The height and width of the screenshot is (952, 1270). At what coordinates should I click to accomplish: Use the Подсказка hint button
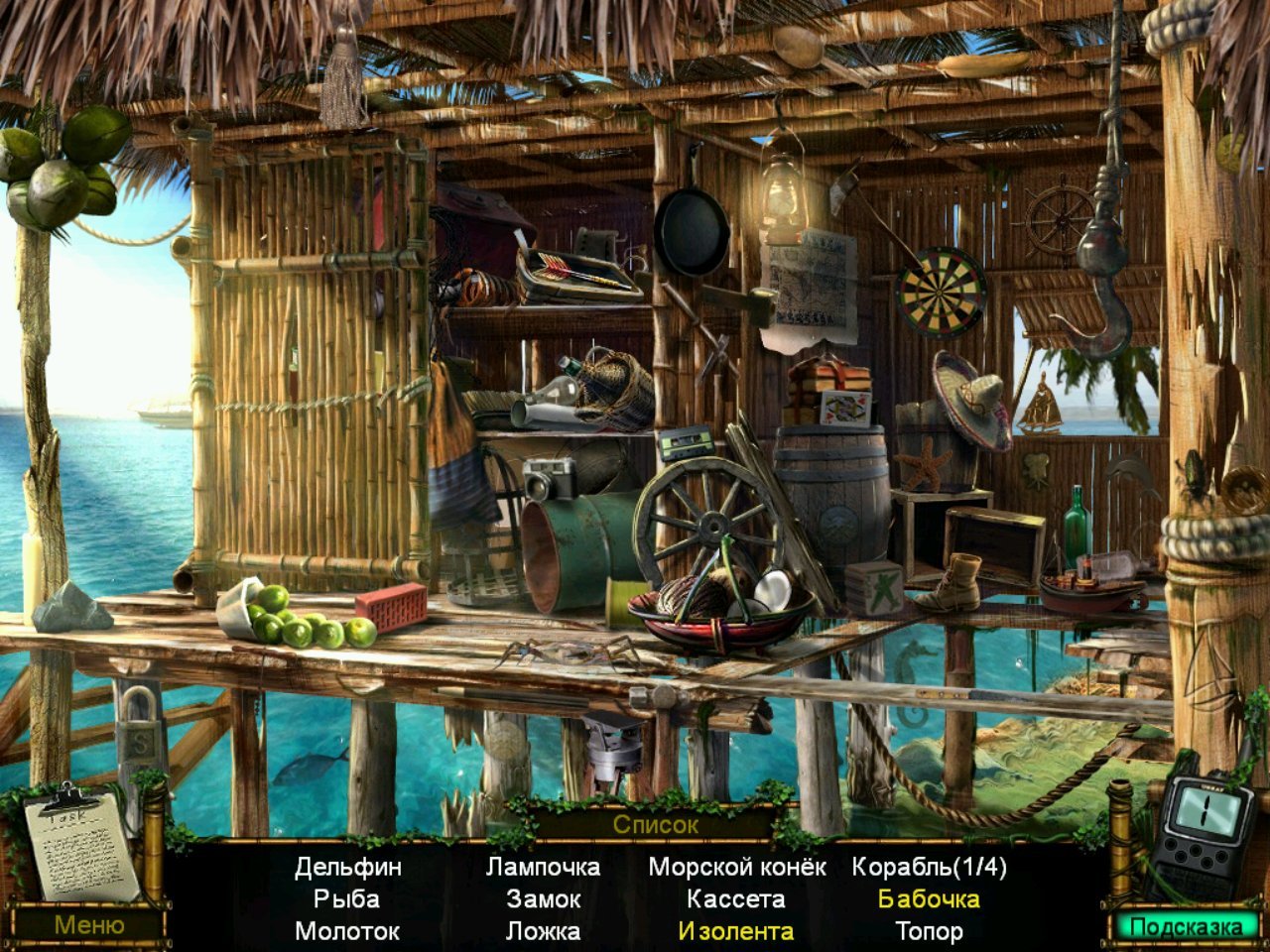click(1186, 927)
